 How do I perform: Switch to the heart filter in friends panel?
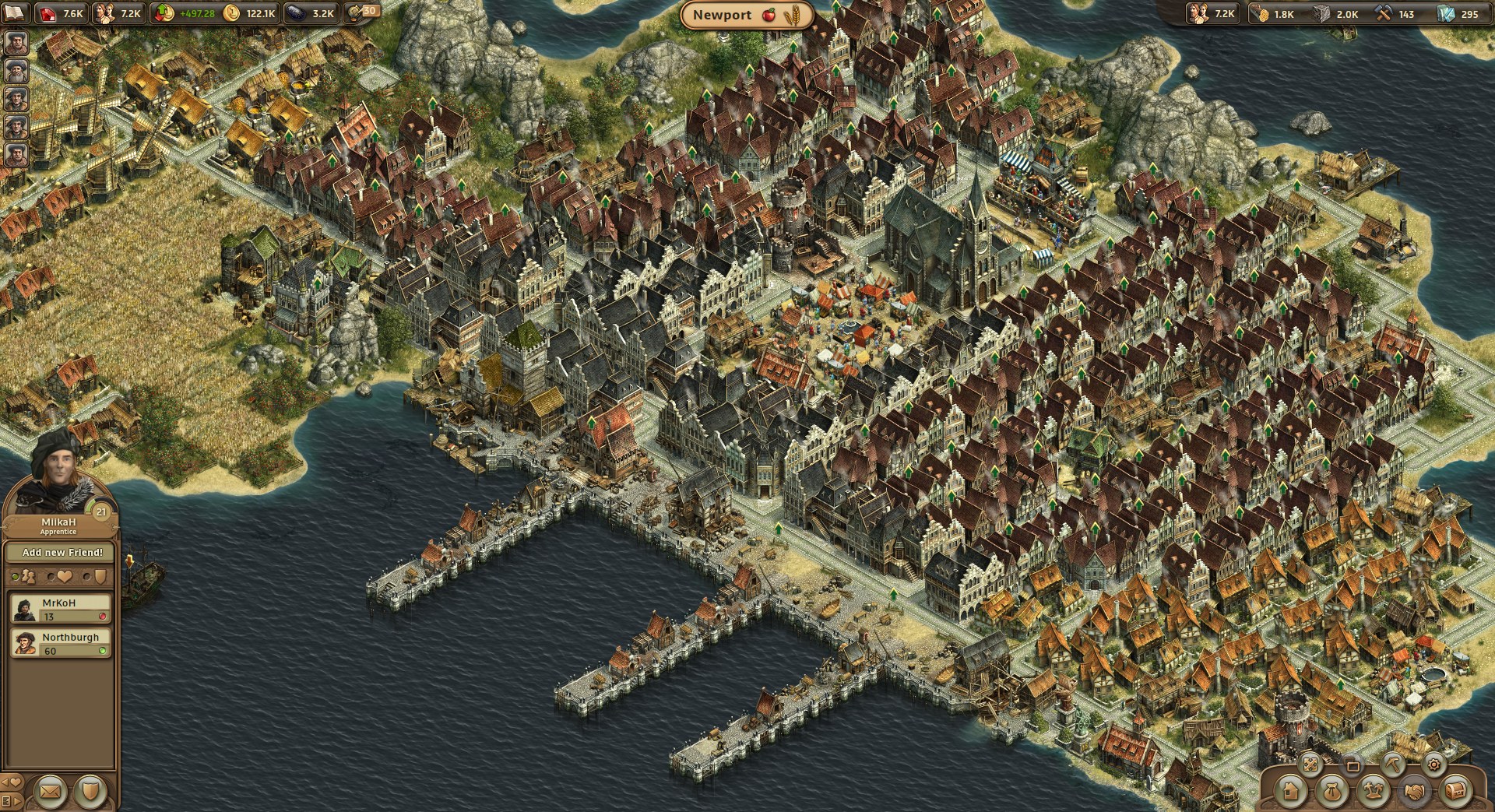61,577
